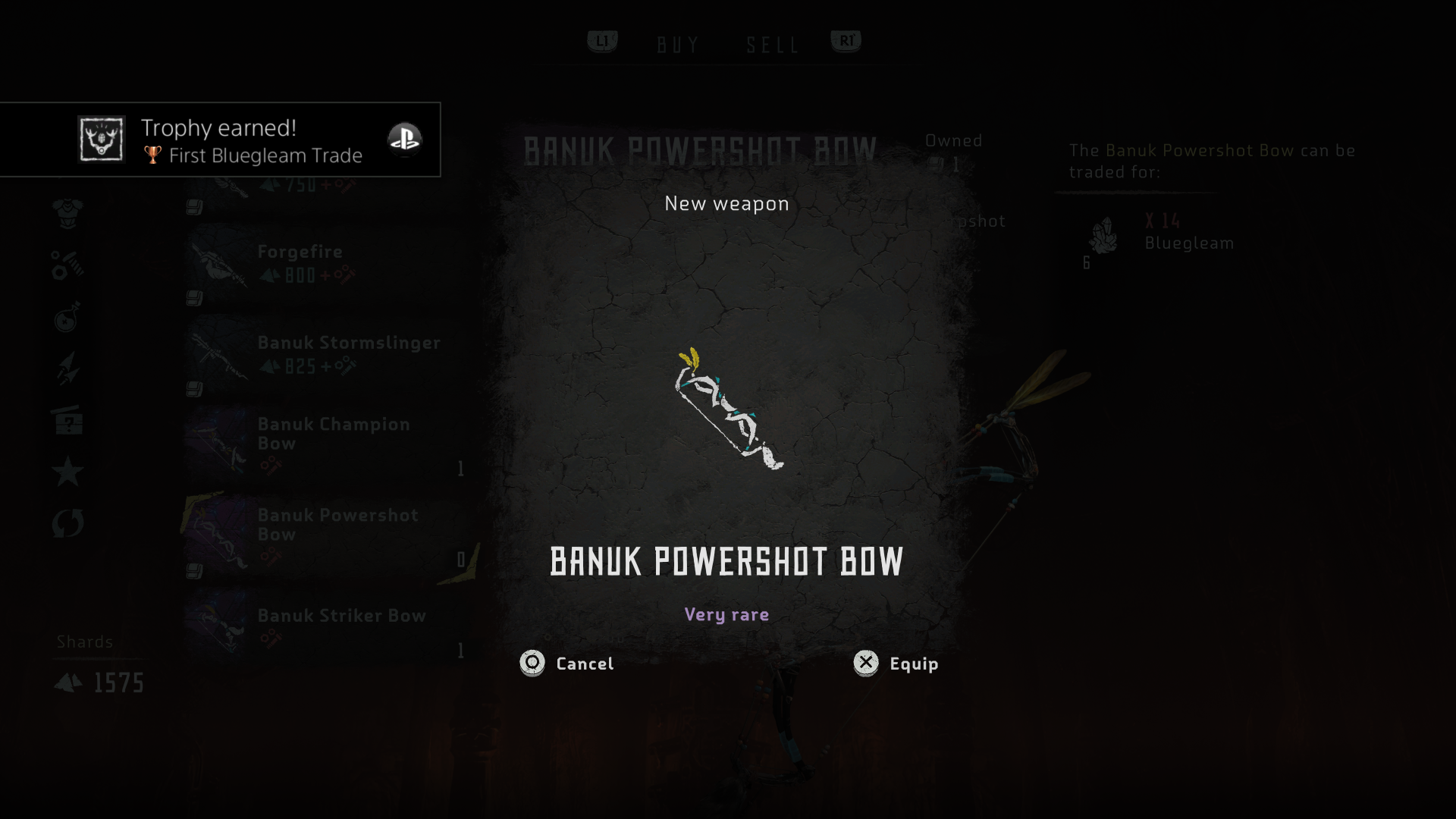This screenshot has height=819, width=1456.
Task: Open the First Bluegleam Trade trophy notification
Action: coord(220,140)
